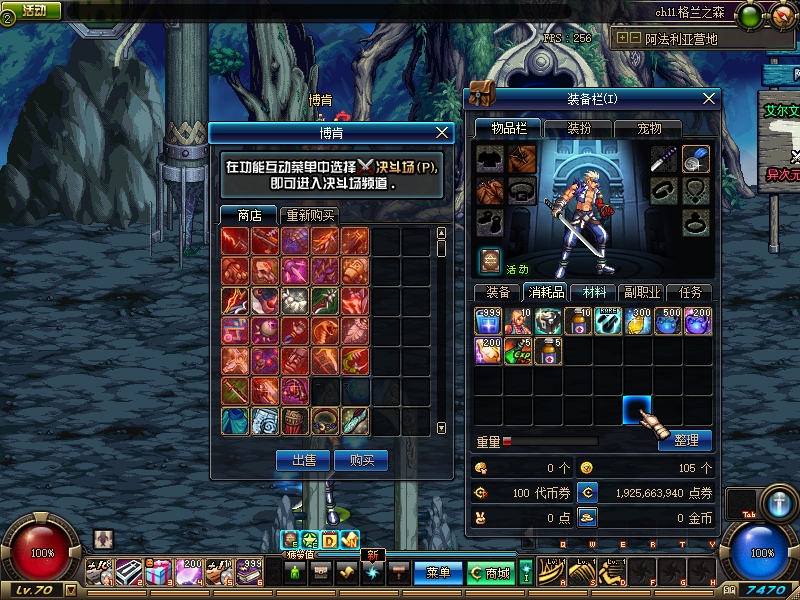Close the 博肯 shop window
800x600 pixels.
point(444,132)
